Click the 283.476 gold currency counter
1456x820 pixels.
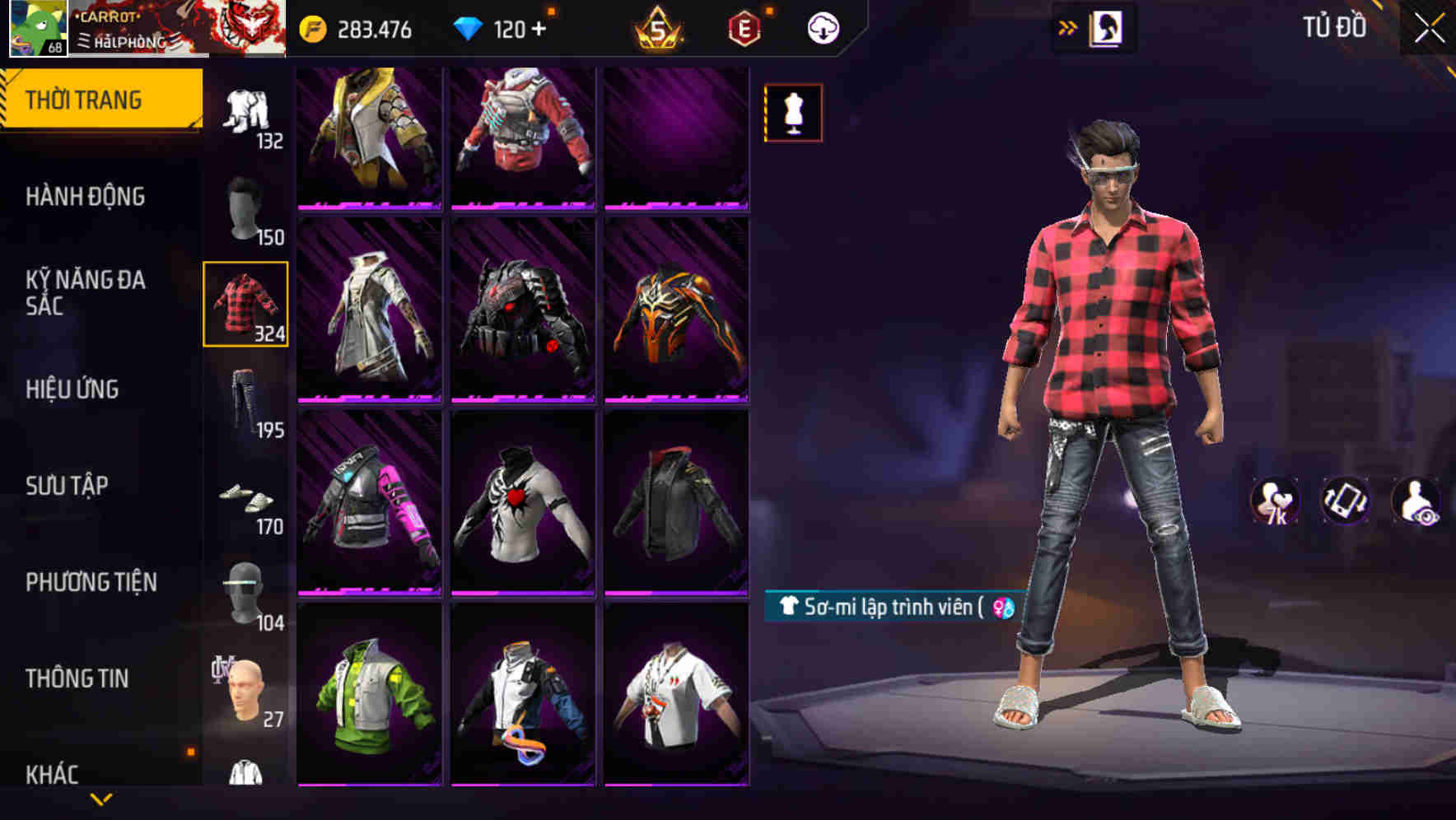coord(362,27)
